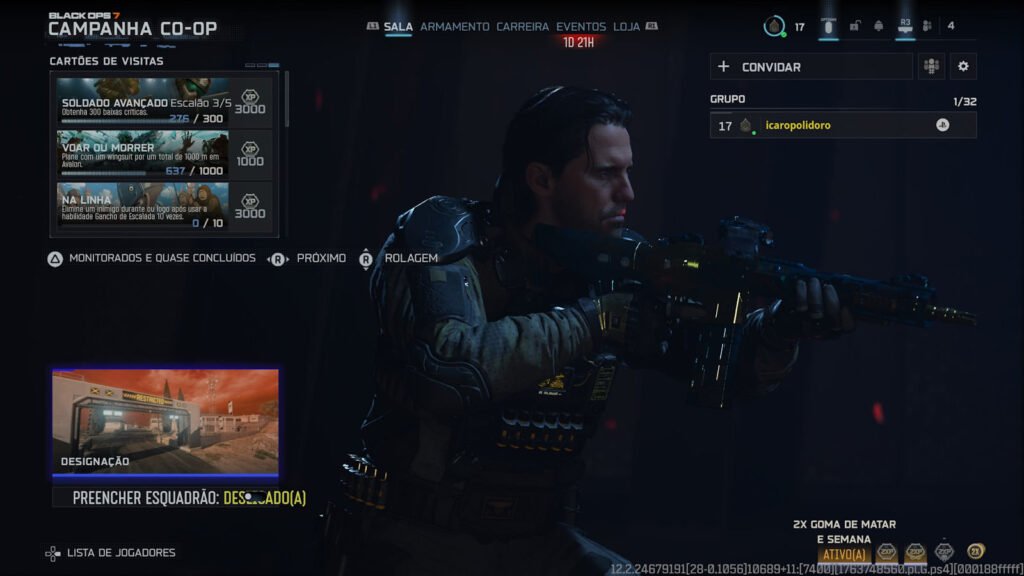Open the group members icon button
The image size is (1024, 576).
(931, 67)
